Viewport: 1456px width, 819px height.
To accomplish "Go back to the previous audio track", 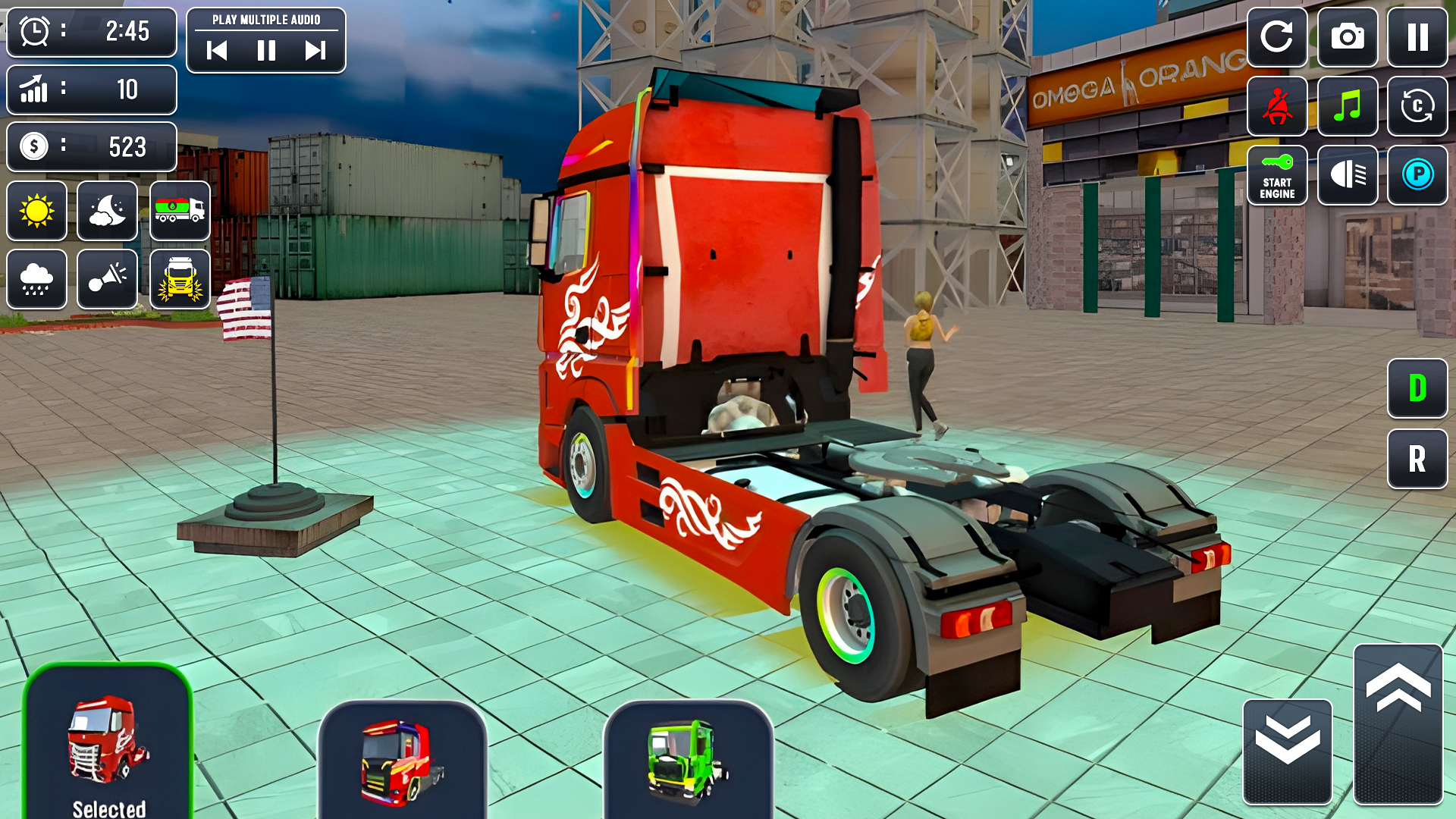I will 218,52.
